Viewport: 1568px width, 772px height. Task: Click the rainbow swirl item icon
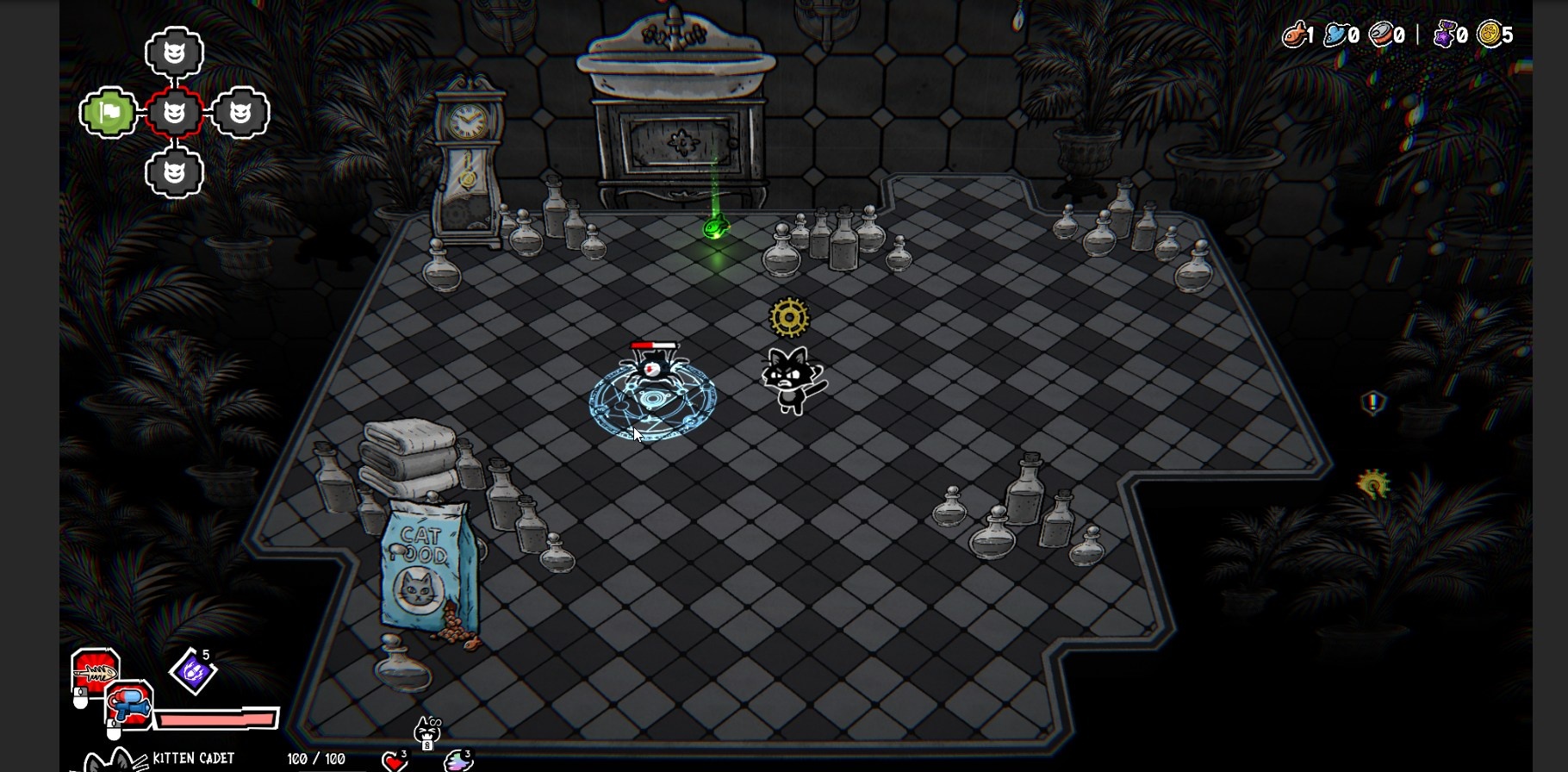click(x=457, y=761)
